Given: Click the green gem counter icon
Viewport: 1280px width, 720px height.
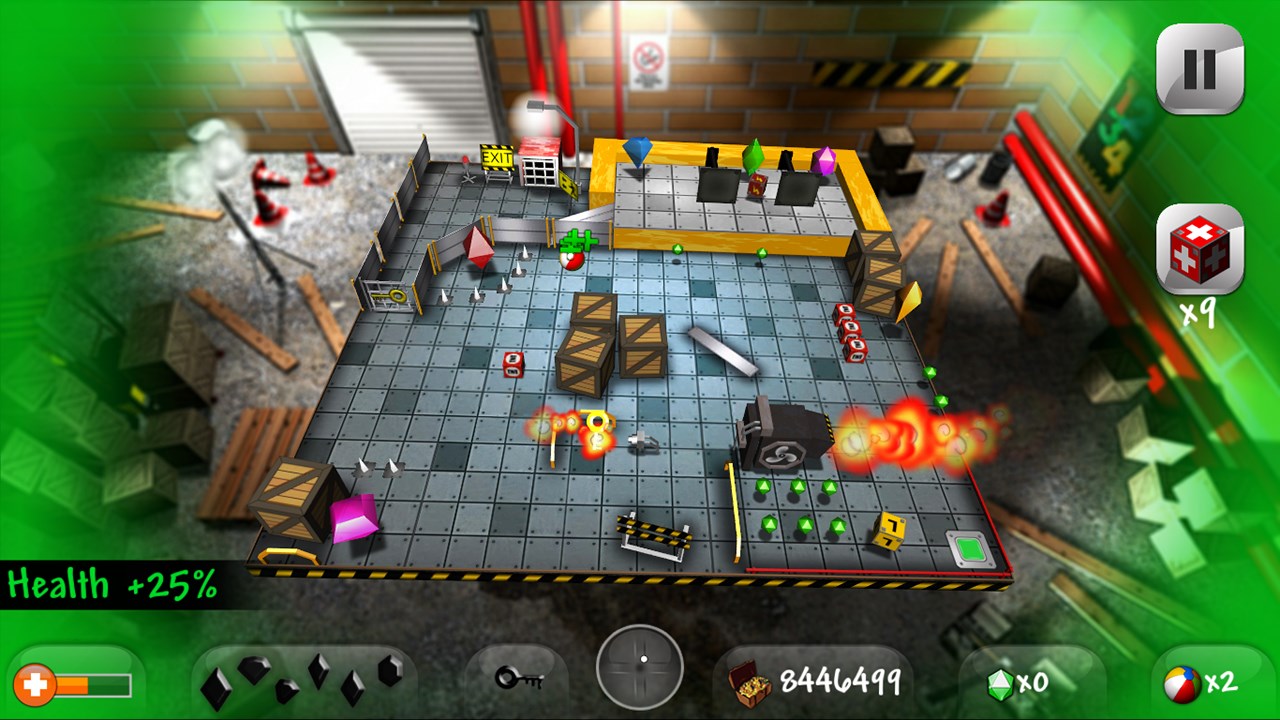Looking at the screenshot, I should (x=1003, y=683).
